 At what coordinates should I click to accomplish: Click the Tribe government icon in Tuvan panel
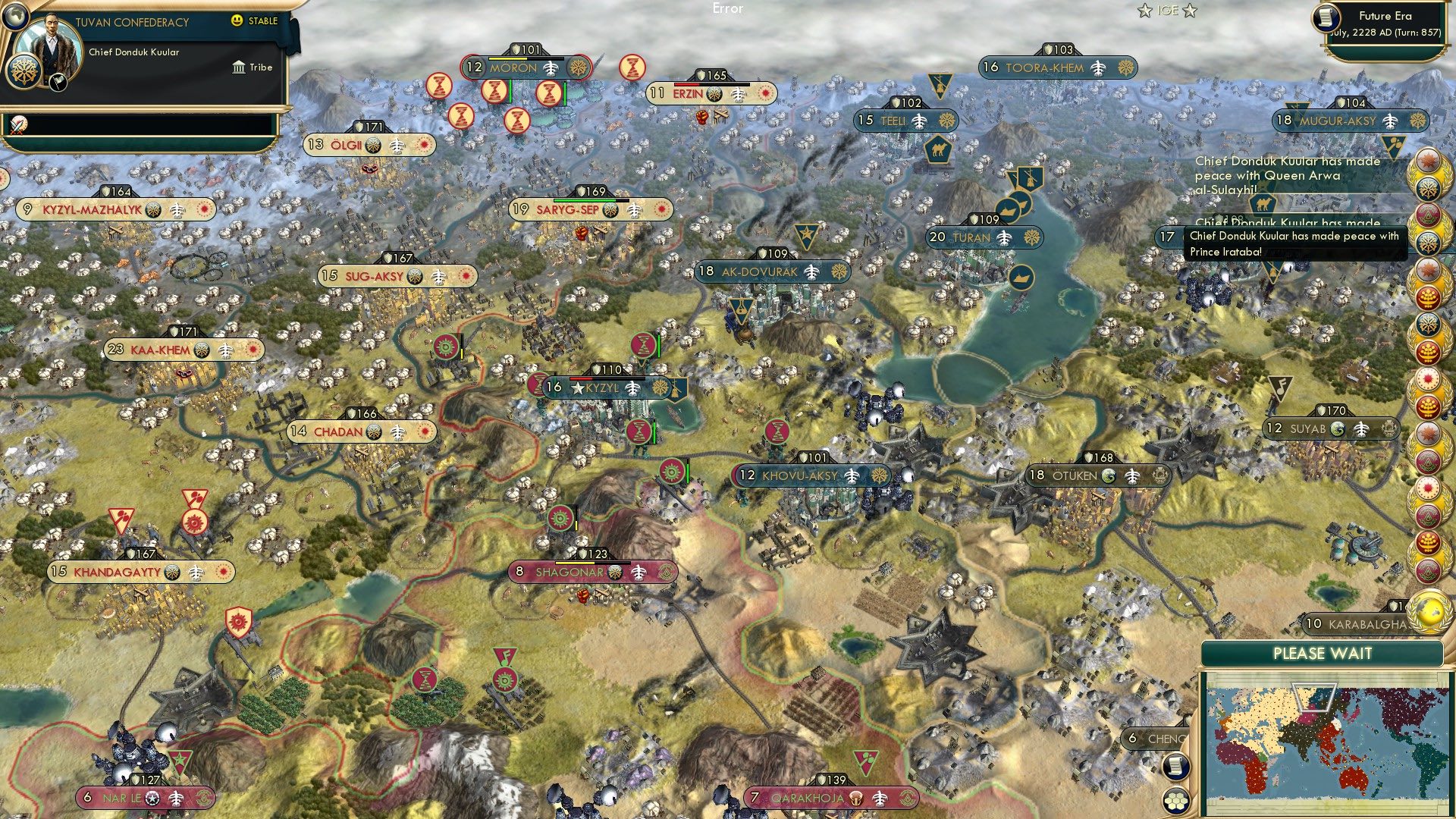point(237,67)
